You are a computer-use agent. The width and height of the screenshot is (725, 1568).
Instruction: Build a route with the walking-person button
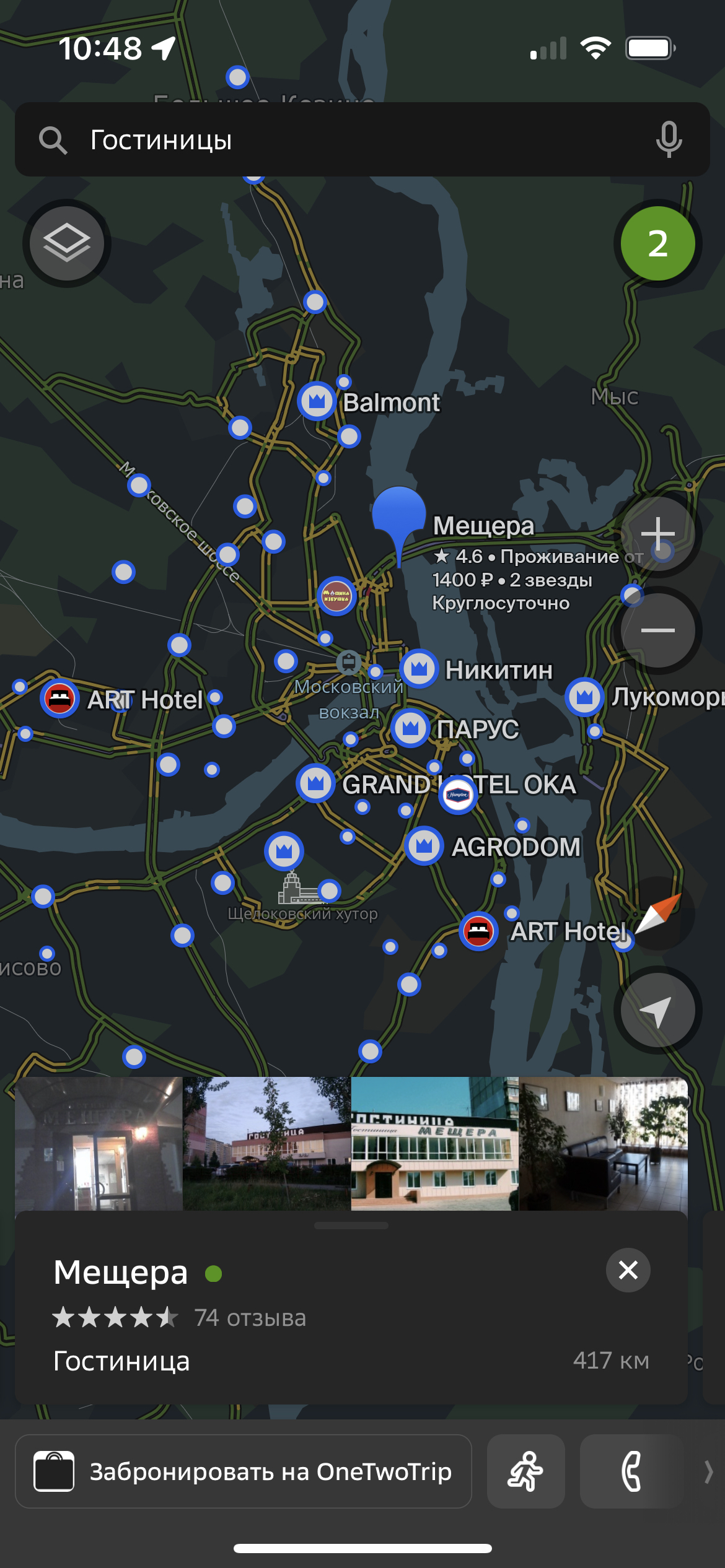(x=525, y=1471)
